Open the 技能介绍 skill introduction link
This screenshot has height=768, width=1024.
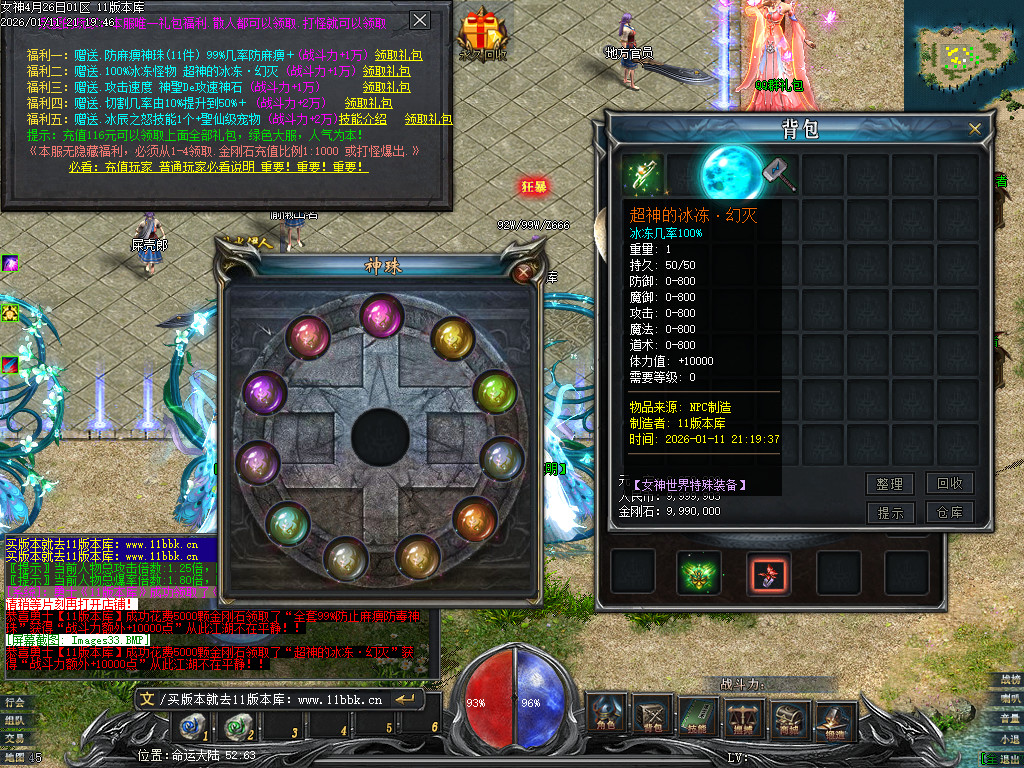point(360,118)
